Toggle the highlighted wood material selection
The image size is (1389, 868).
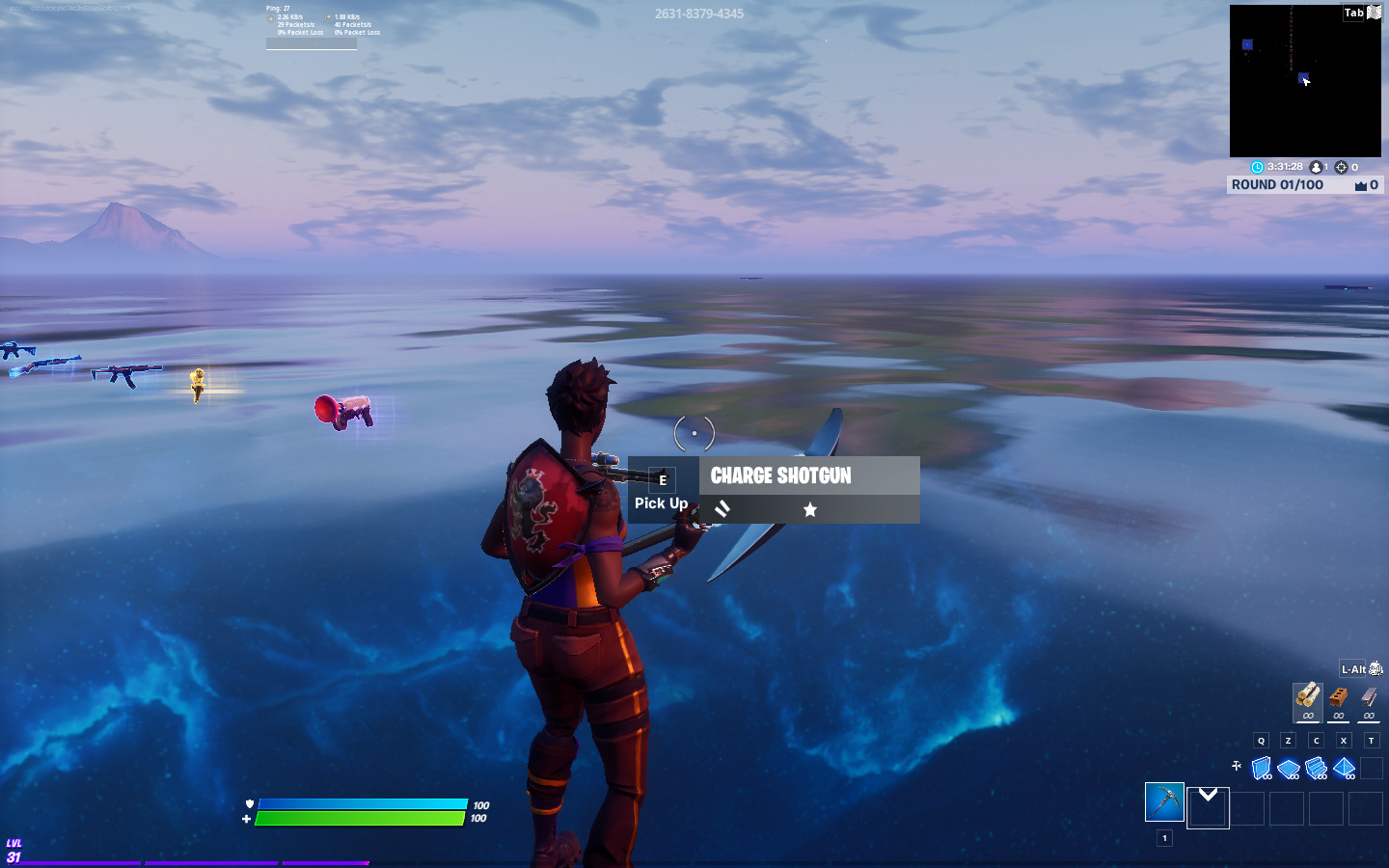tap(1309, 697)
